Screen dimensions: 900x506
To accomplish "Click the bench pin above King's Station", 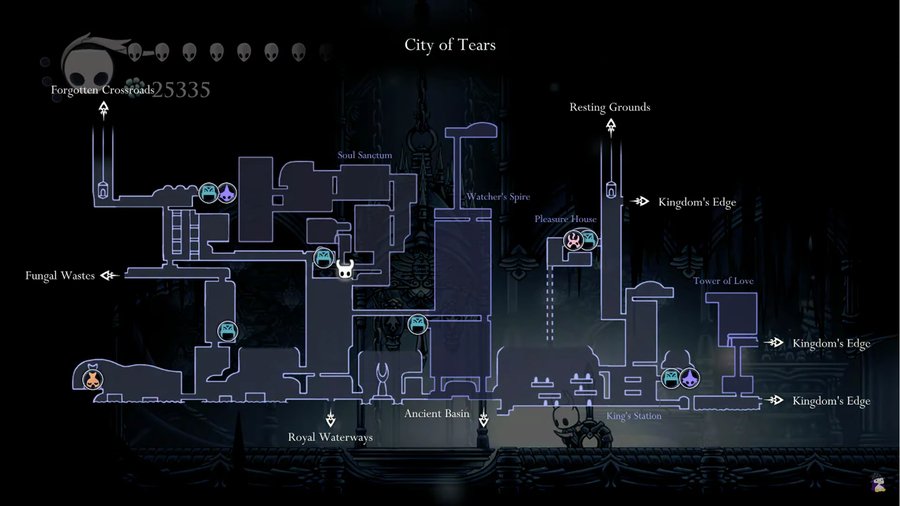I will tap(672, 378).
